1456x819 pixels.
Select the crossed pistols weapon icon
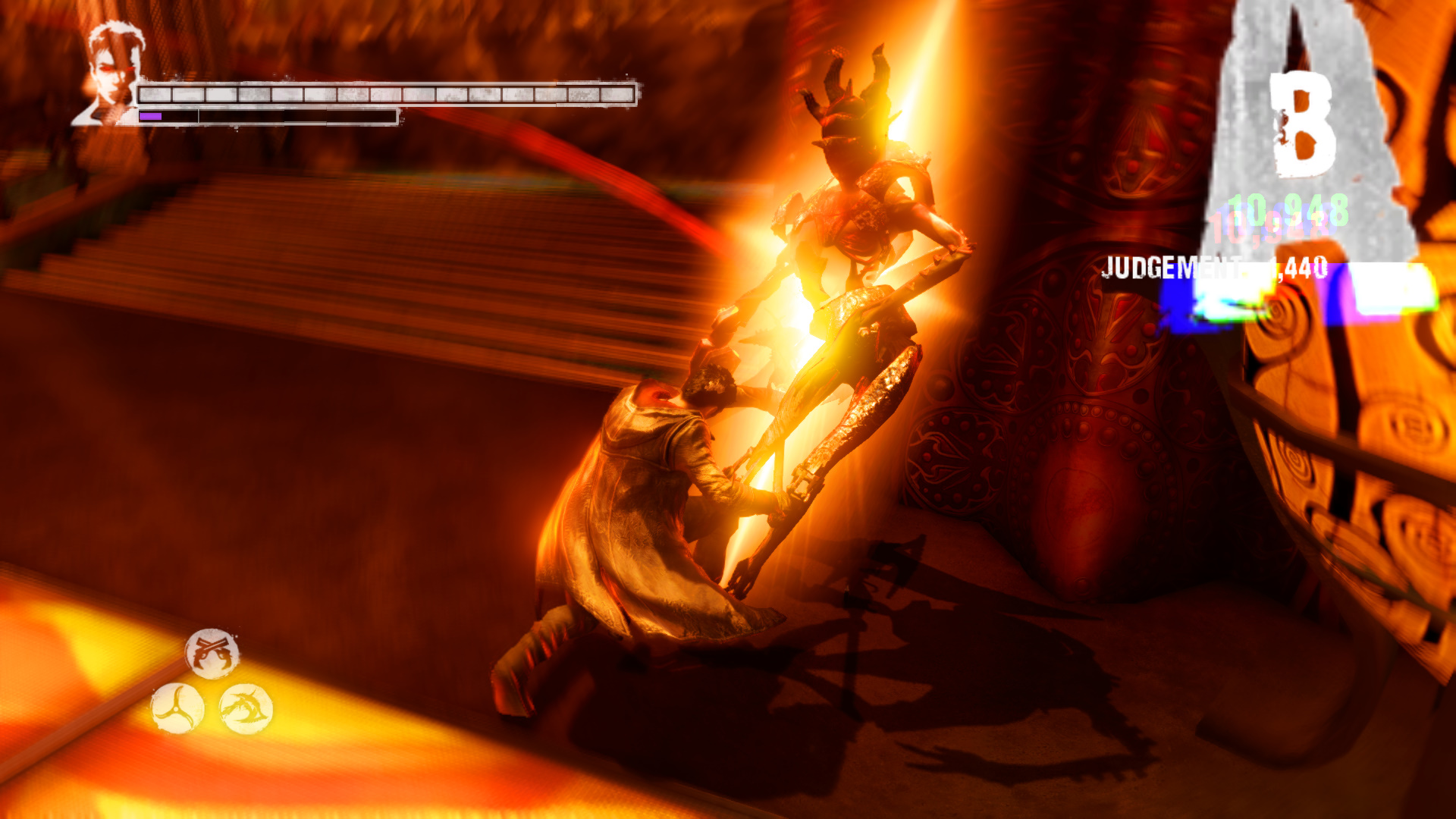click(x=212, y=652)
